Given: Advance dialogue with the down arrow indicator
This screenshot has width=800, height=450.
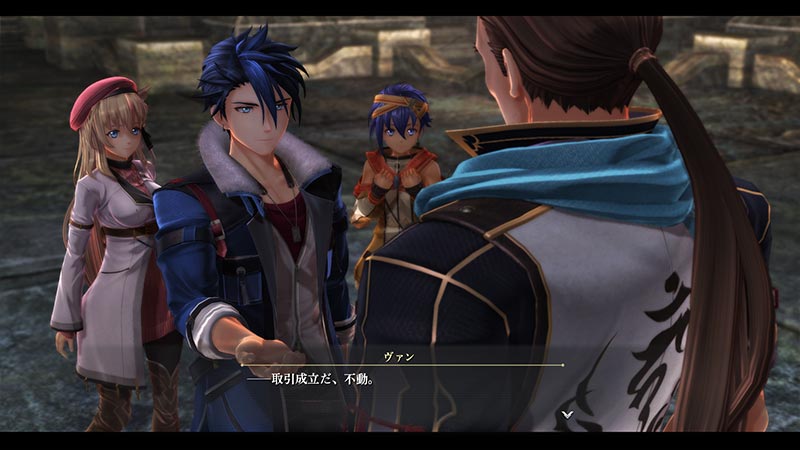Looking at the screenshot, I should [x=567, y=412].
